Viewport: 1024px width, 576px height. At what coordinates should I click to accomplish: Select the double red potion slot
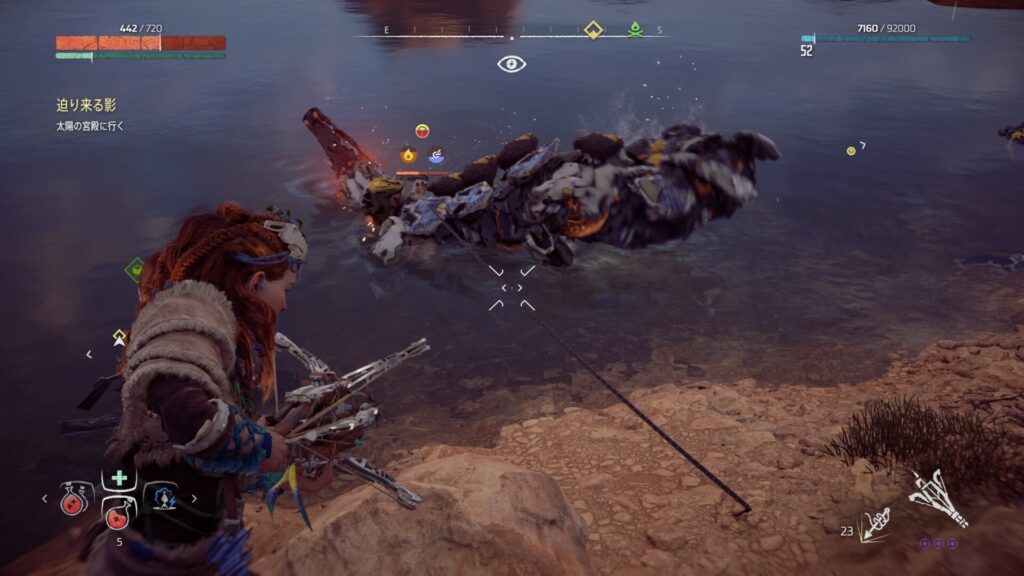click(x=74, y=496)
